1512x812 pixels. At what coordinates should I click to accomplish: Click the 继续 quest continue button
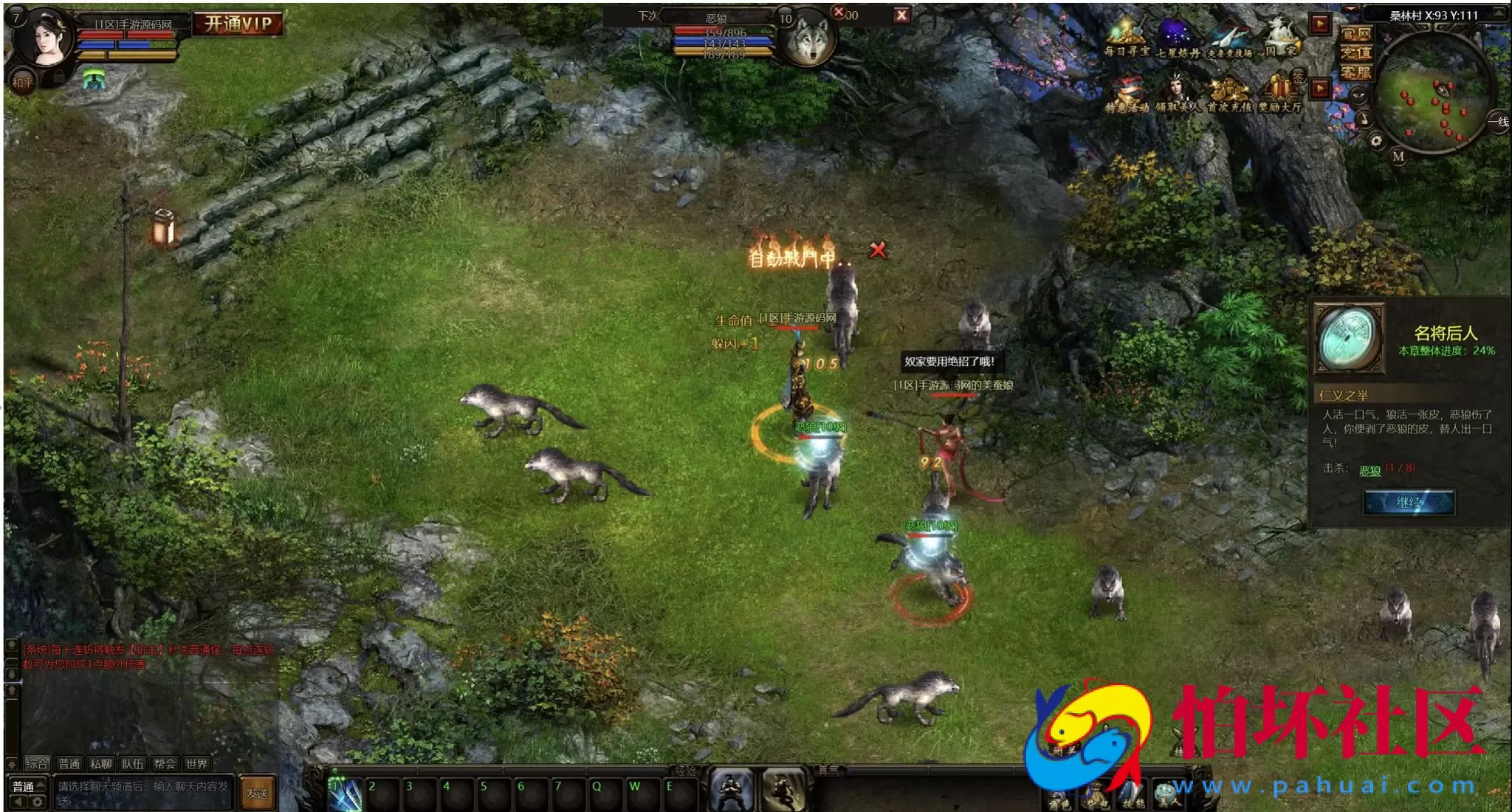point(1409,503)
